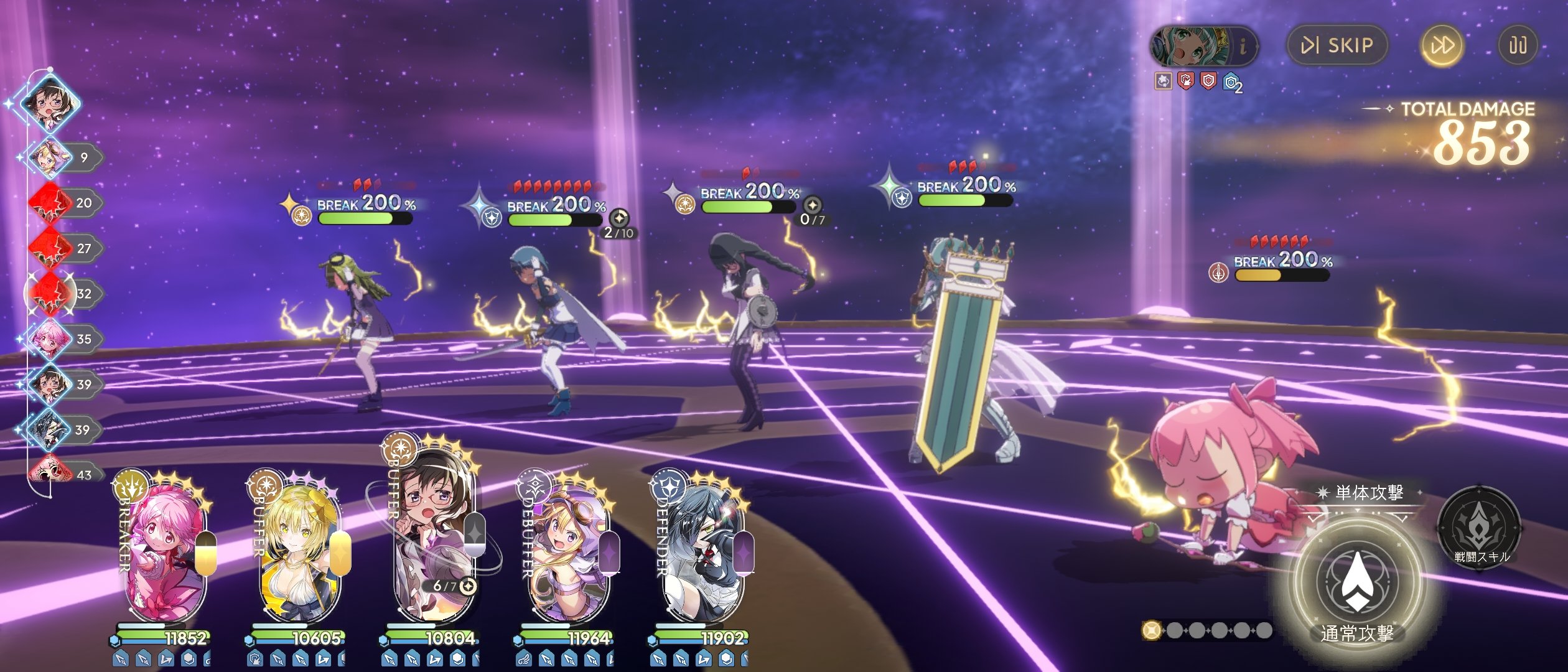Viewport: 1568px width, 672px height.
Task: Toggle the fast-forward speed button
Action: [x=1441, y=45]
